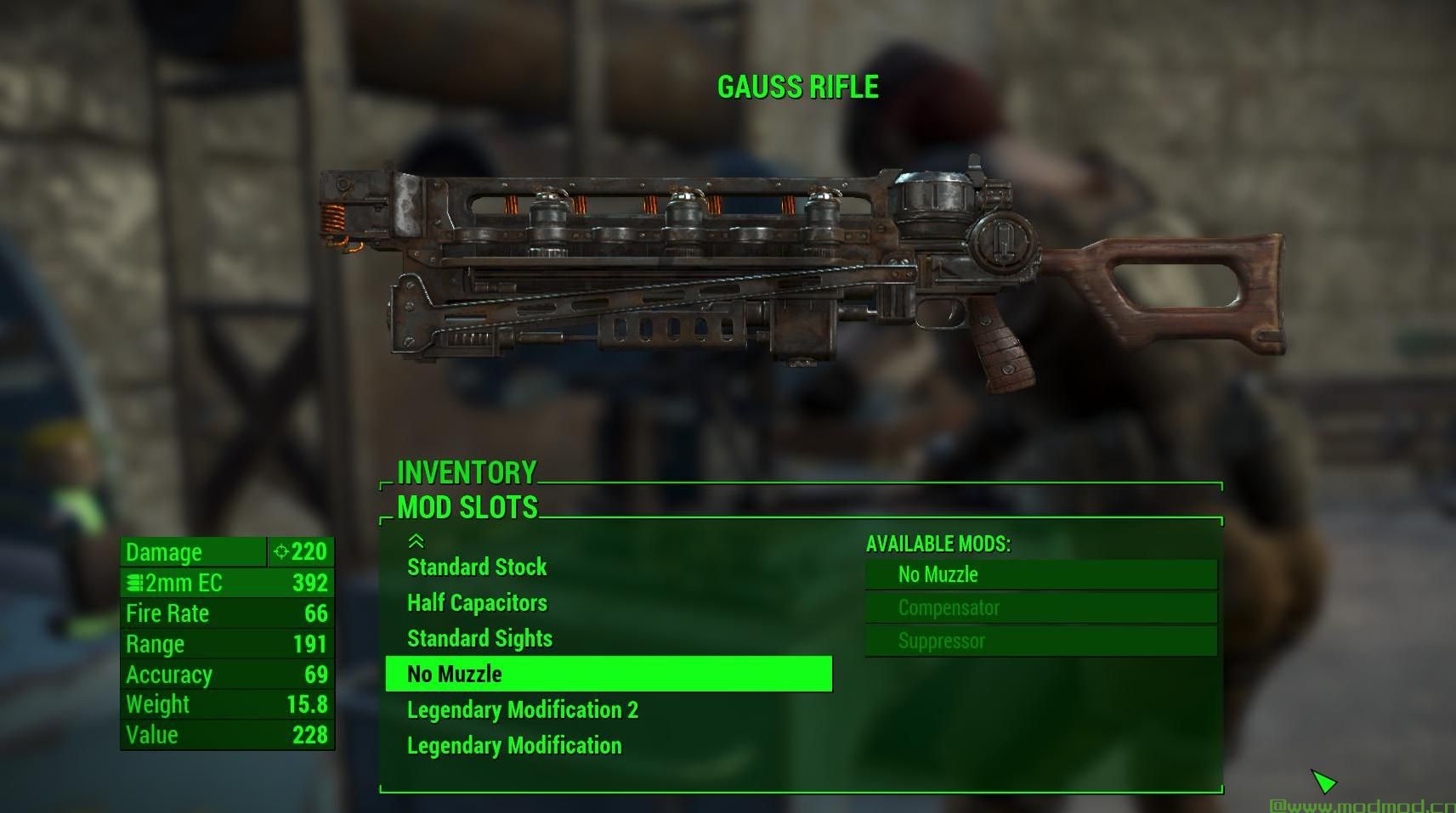Open the Legendary Modification 2 slot
Image resolution: width=1456 pixels, height=813 pixels.
[x=522, y=710]
